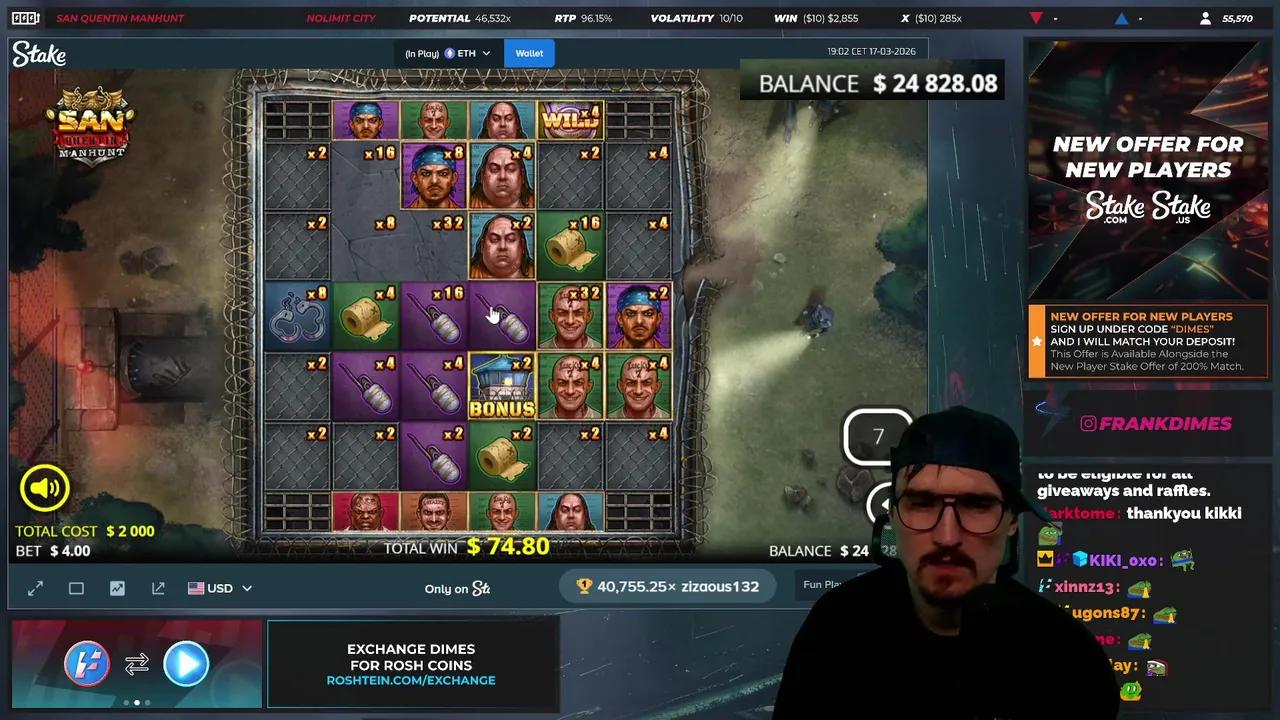Screen dimensions: 1280x720
Task: Open the USD currency dropdown
Action: (220, 588)
